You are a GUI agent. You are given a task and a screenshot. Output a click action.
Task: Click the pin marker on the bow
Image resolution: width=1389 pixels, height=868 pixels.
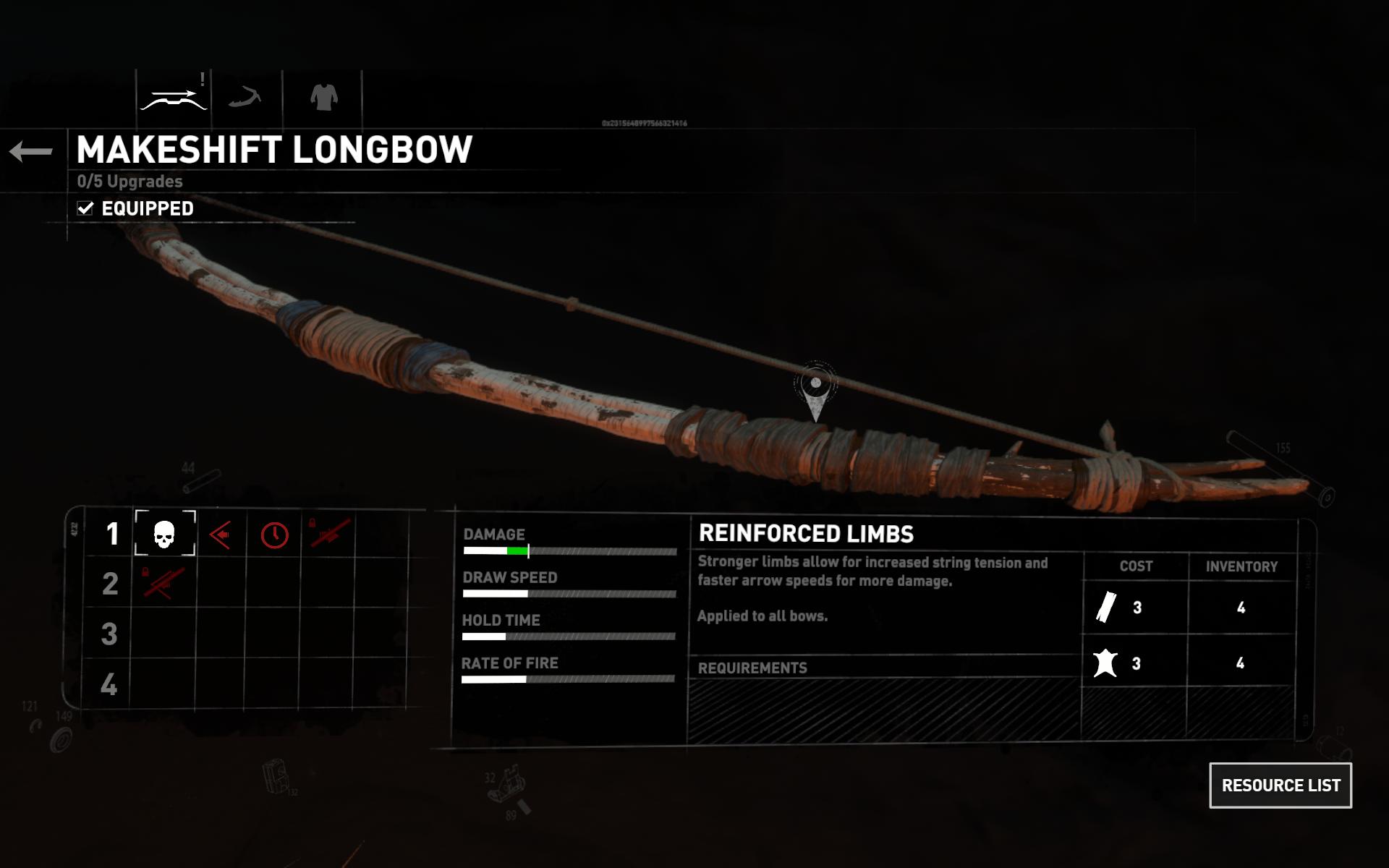coord(815,386)
